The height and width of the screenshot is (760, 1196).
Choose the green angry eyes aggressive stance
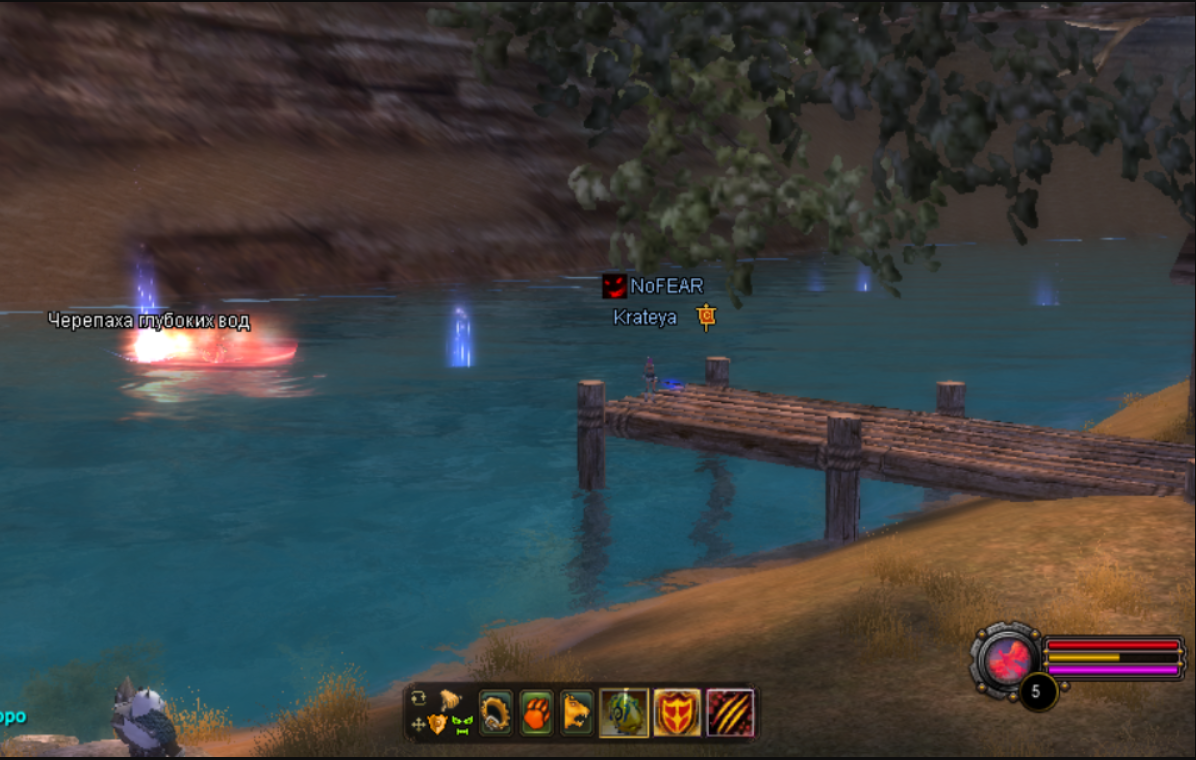[x=461, y=724]
